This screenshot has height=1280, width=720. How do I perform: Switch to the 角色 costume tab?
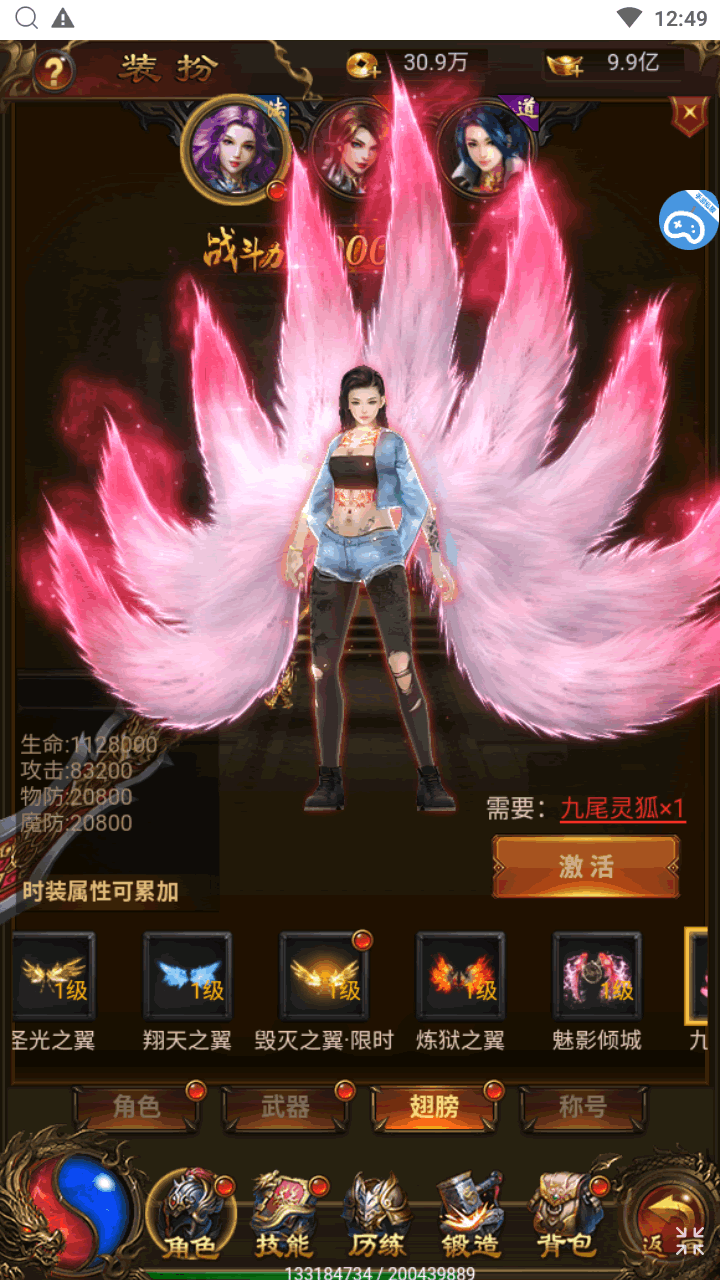pyautogui.click(x=136, y=1107)
